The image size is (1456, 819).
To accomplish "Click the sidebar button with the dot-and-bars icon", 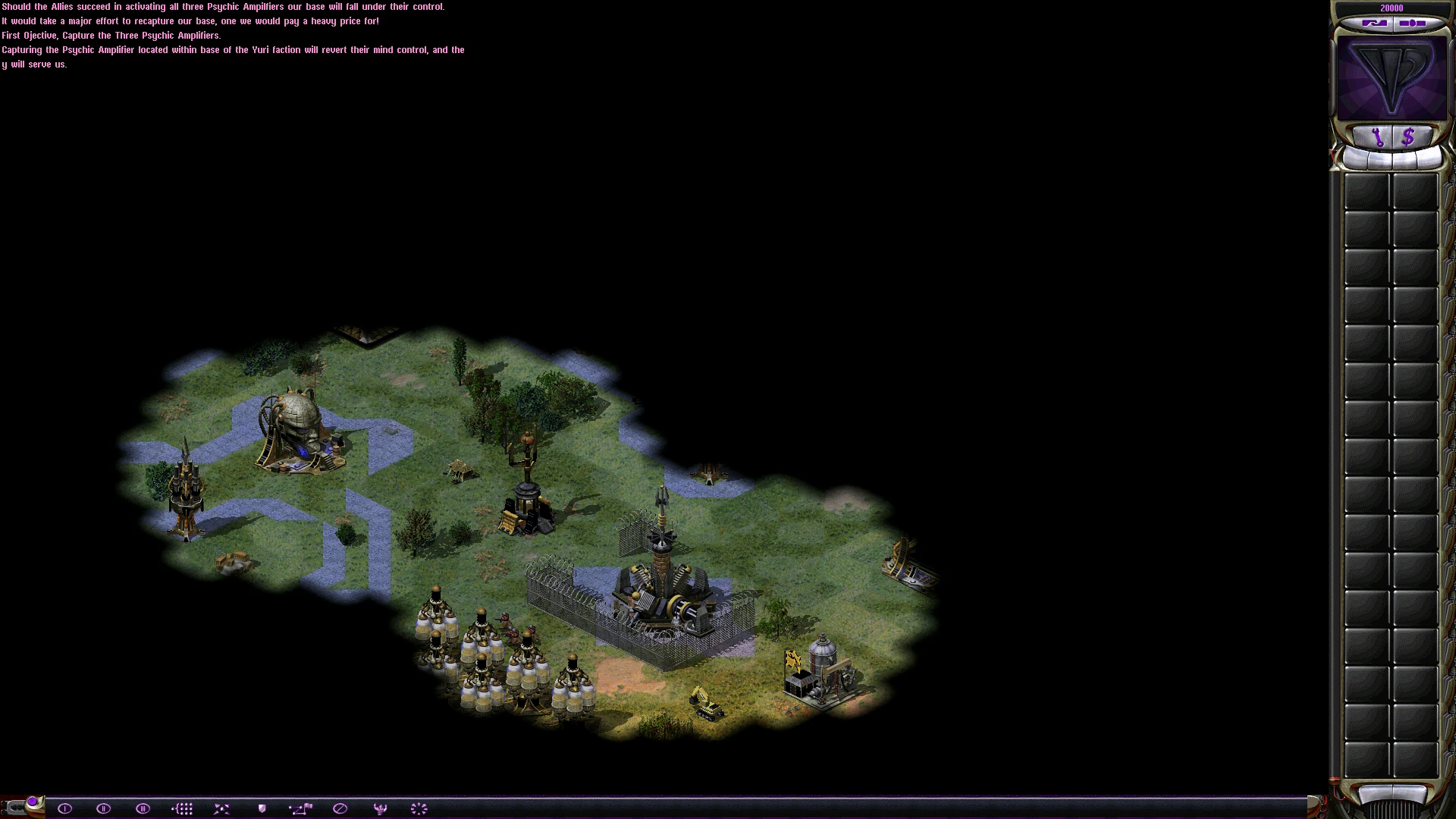I will tap(1412, 24).
